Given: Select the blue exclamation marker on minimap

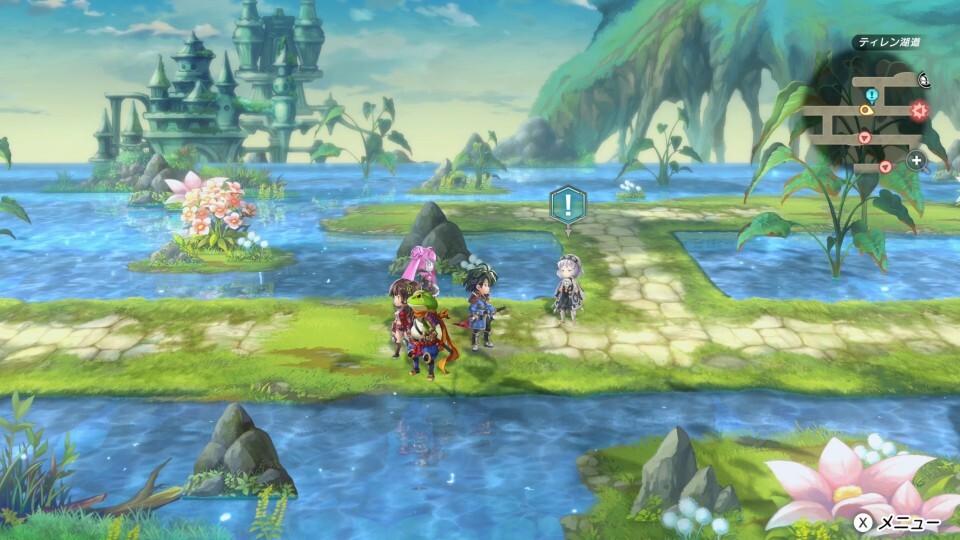Looking at the screenshot, I should pyautogui.click(x=871, y=95).
